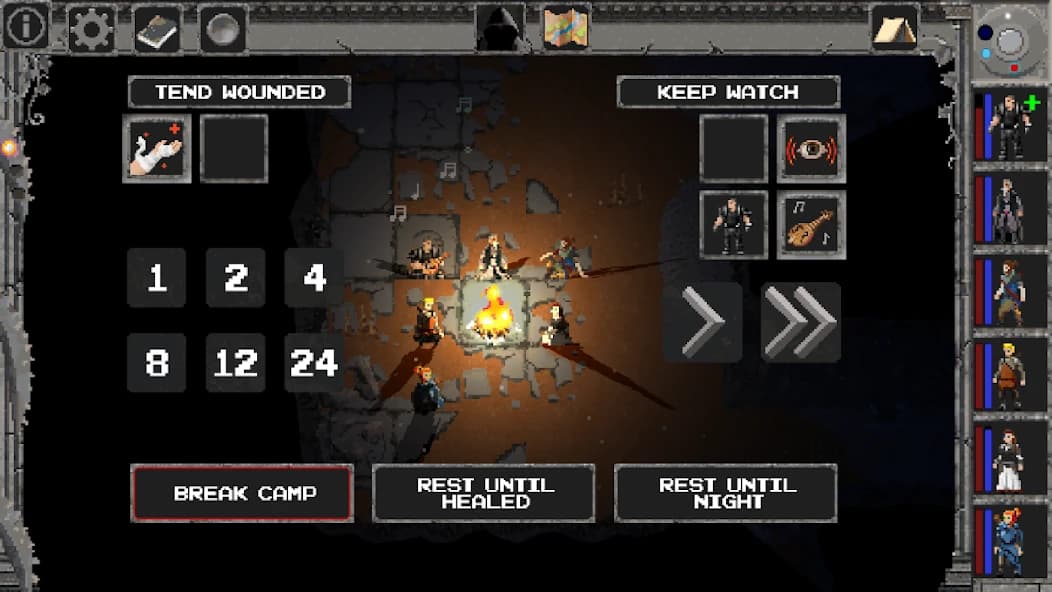Select Rest Until Healed

click(484, 493)
